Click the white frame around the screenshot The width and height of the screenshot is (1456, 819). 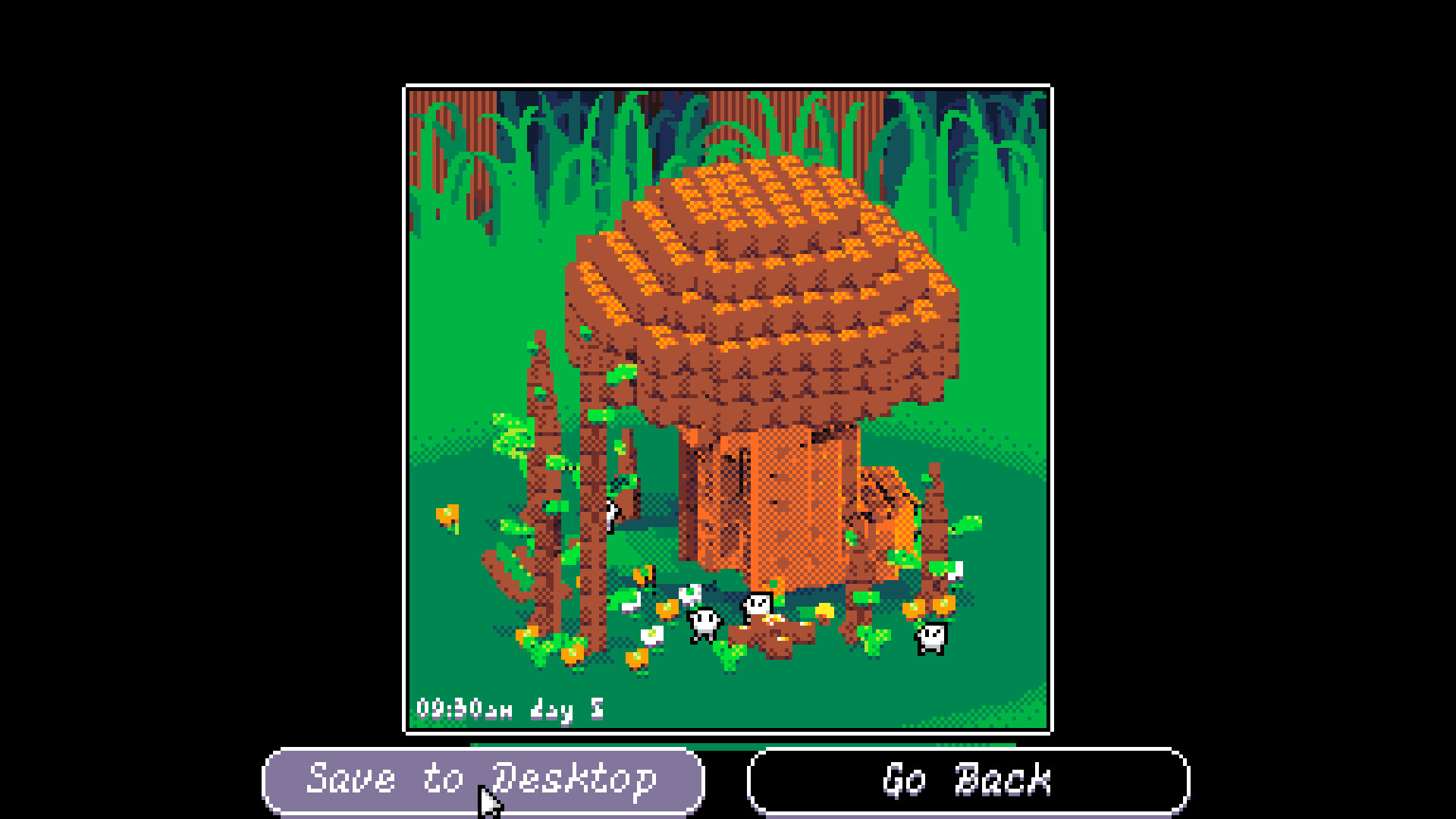(728, 85)
